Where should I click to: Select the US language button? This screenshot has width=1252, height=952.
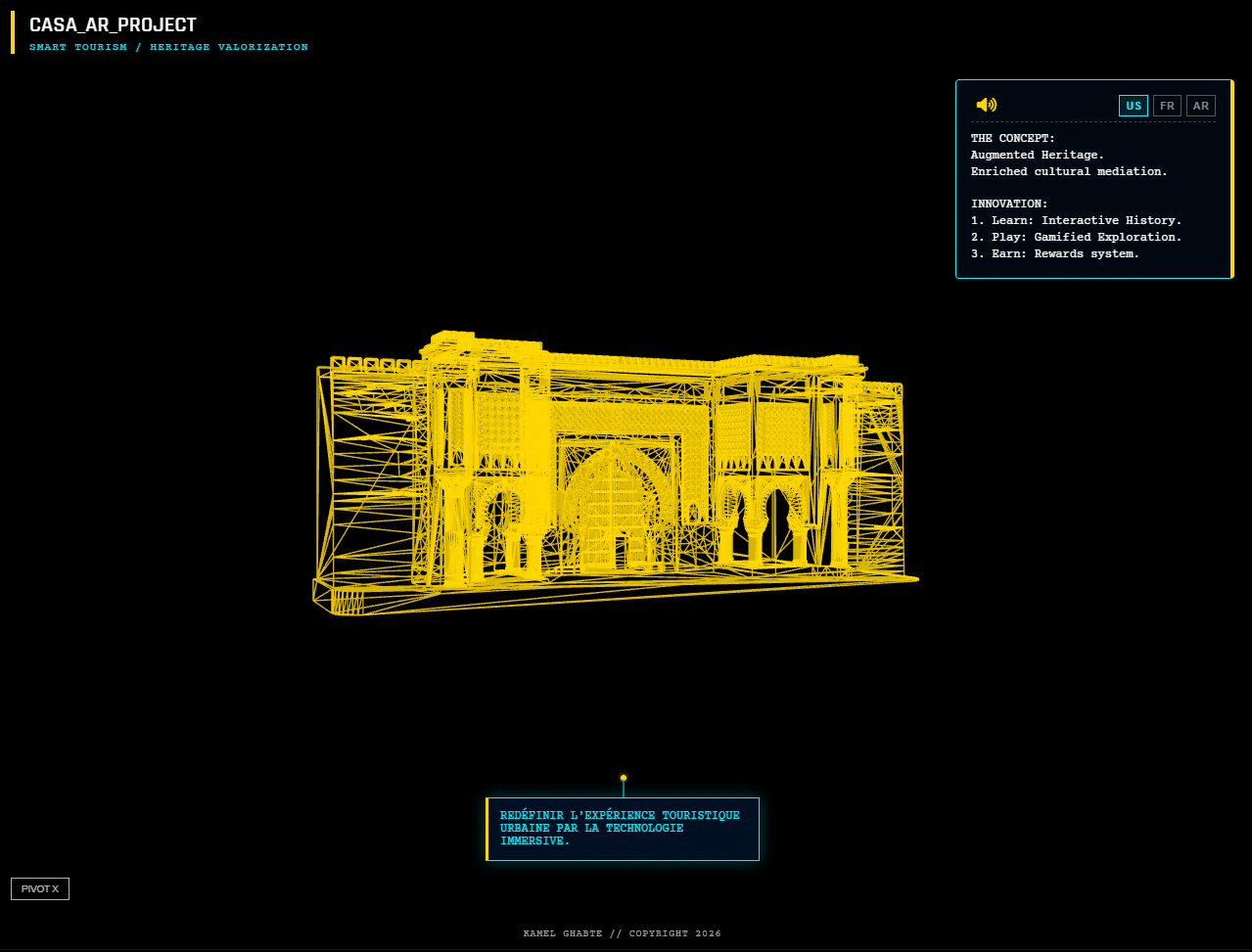tap(1133, 106)
